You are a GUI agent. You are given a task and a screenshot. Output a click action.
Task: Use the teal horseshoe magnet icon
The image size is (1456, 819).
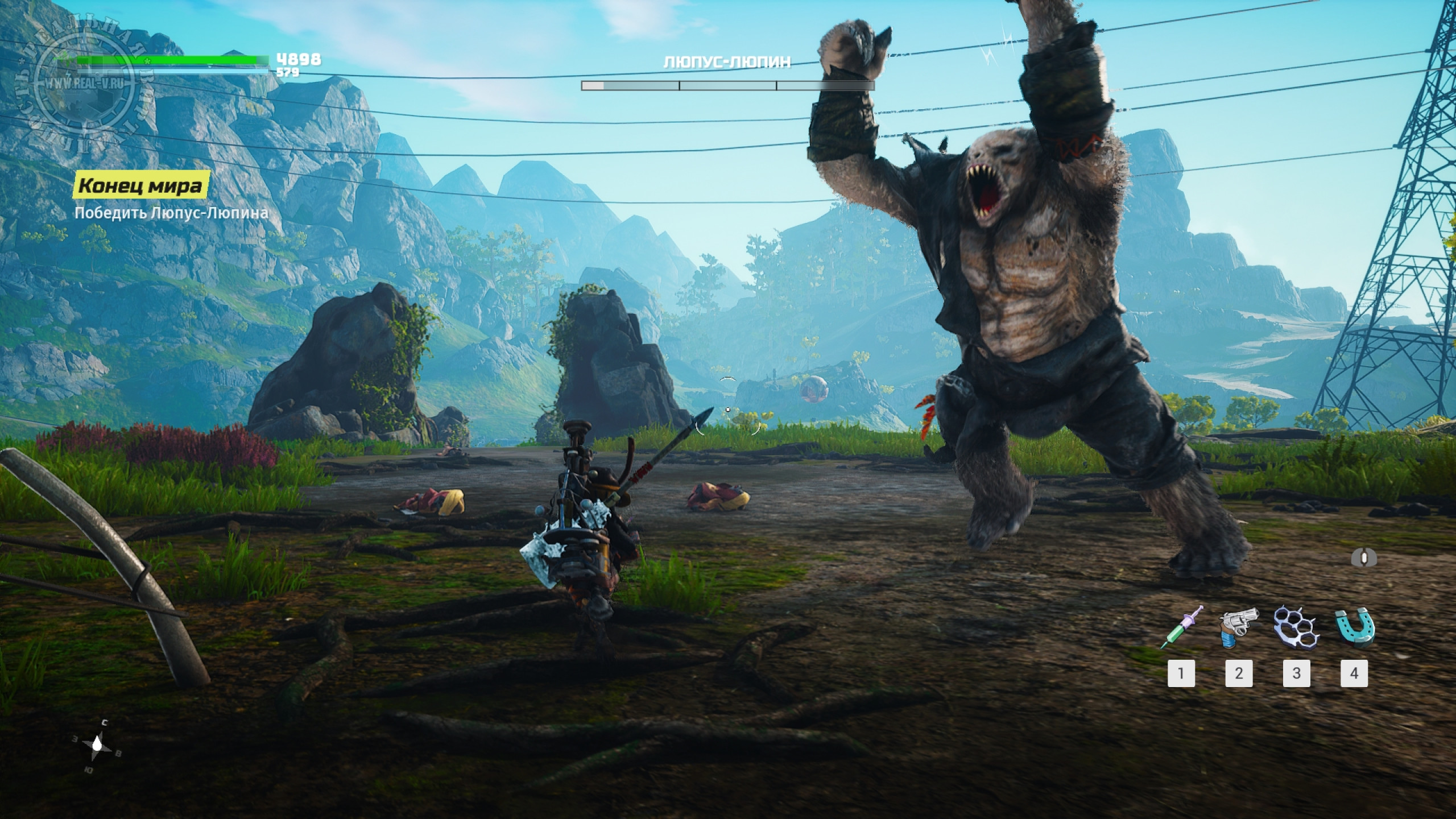pos(1354,627)
